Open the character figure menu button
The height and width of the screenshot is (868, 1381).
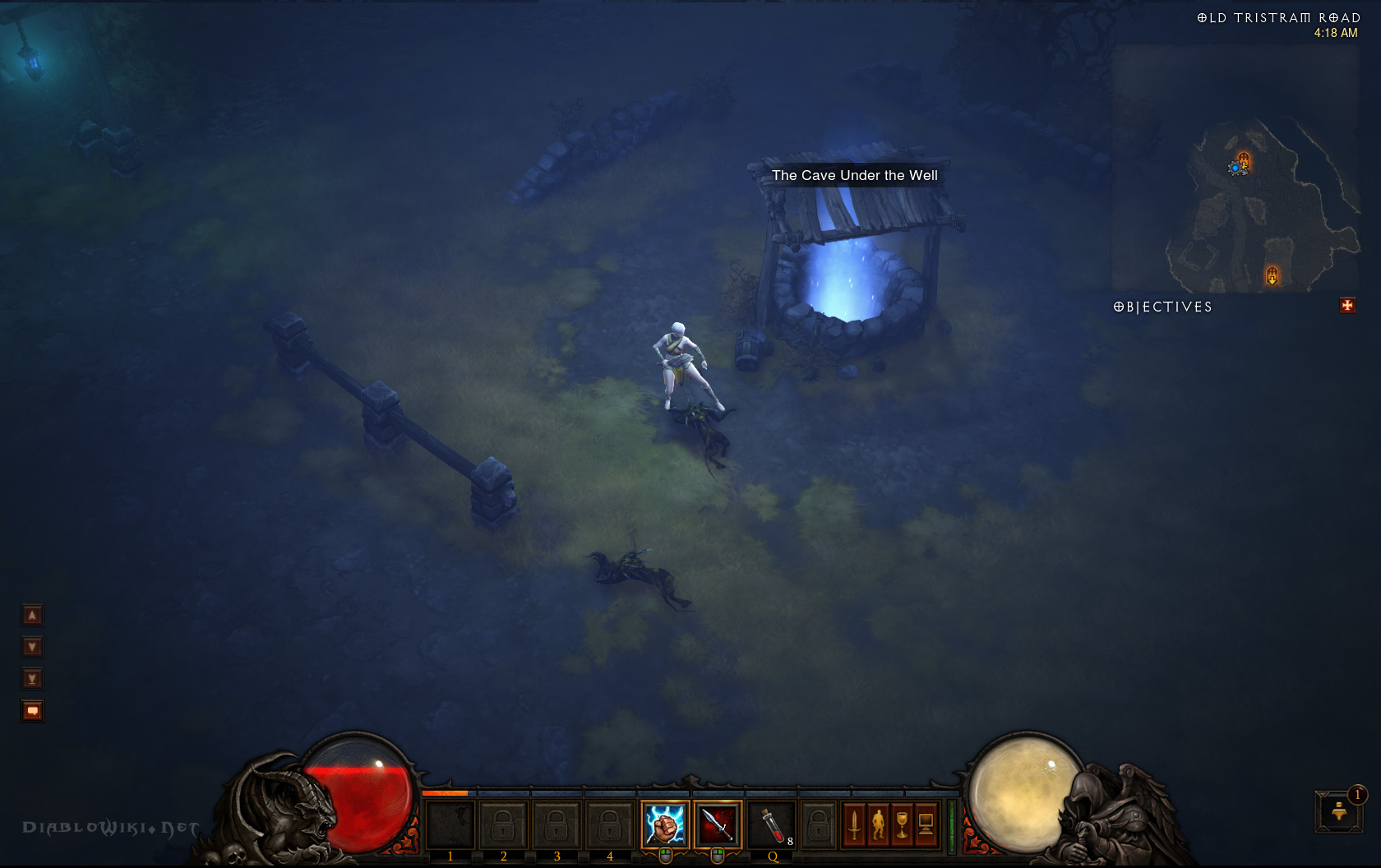click(878, 824)
